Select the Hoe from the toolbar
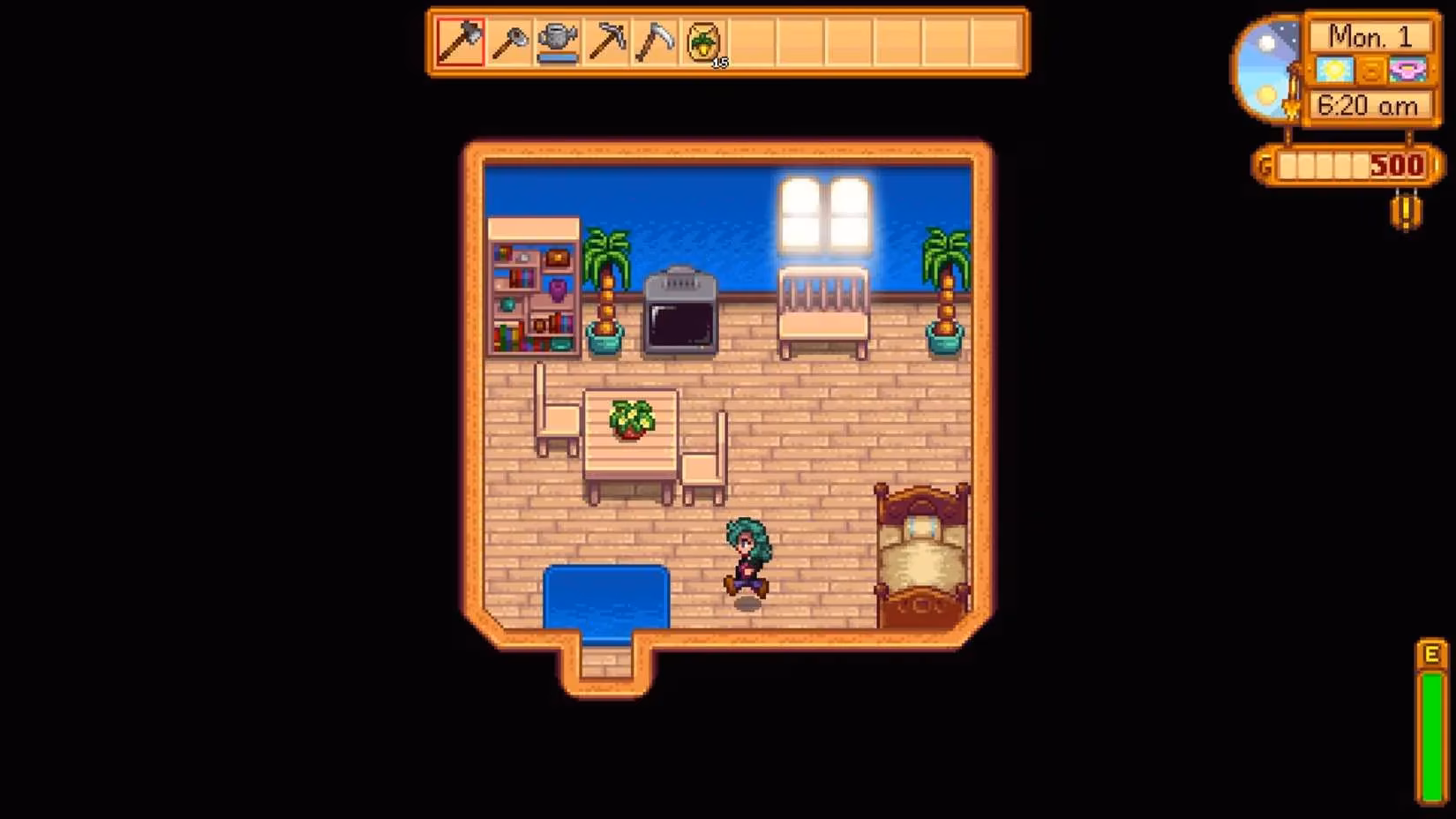 tap(508, 41)
